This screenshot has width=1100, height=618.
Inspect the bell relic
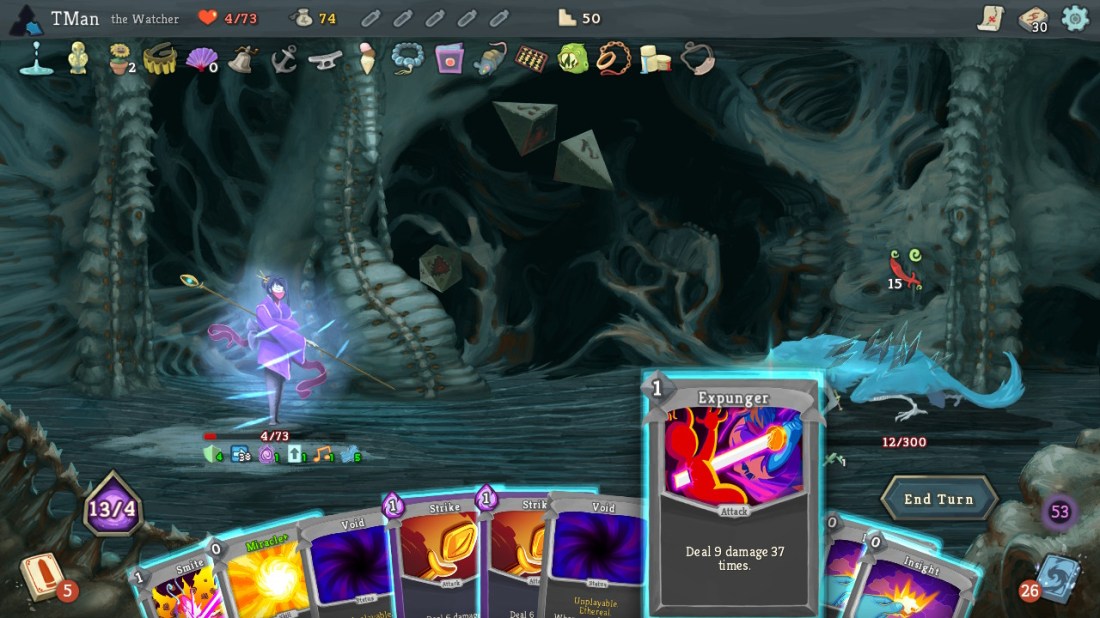click(243, 59)
